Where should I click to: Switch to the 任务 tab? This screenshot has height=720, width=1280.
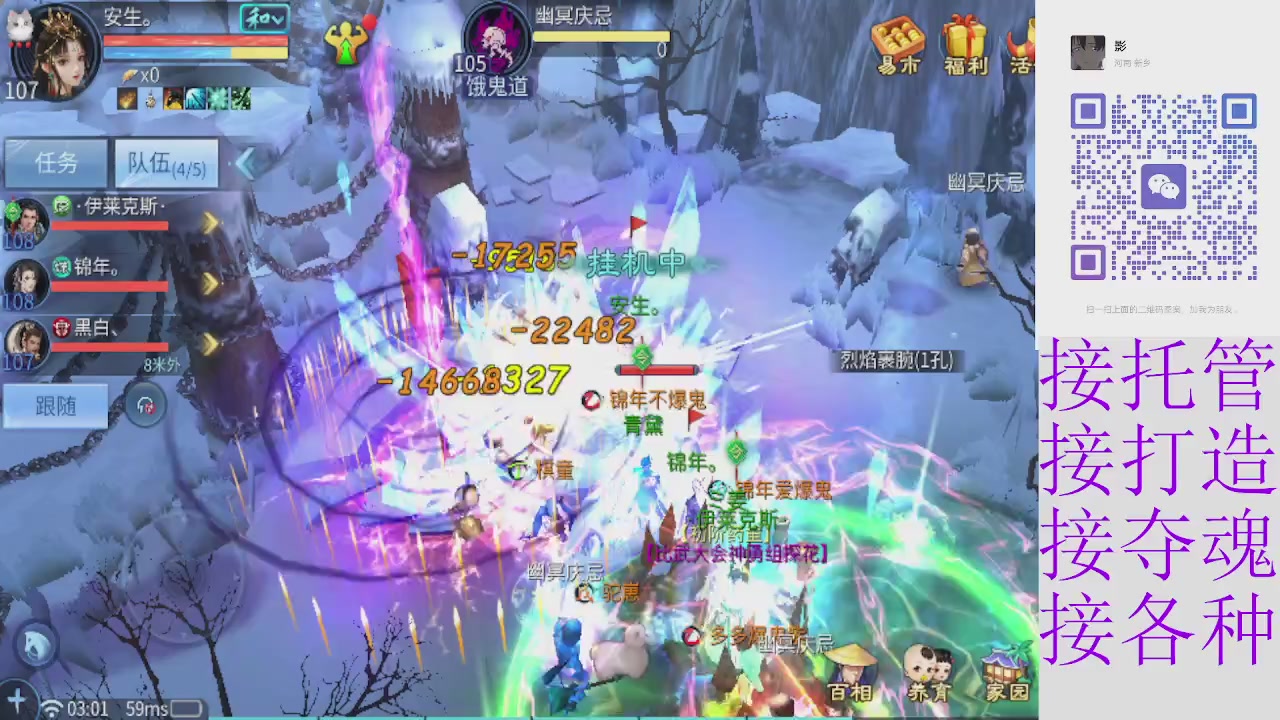pyautogui.click(x=55, y=163)
